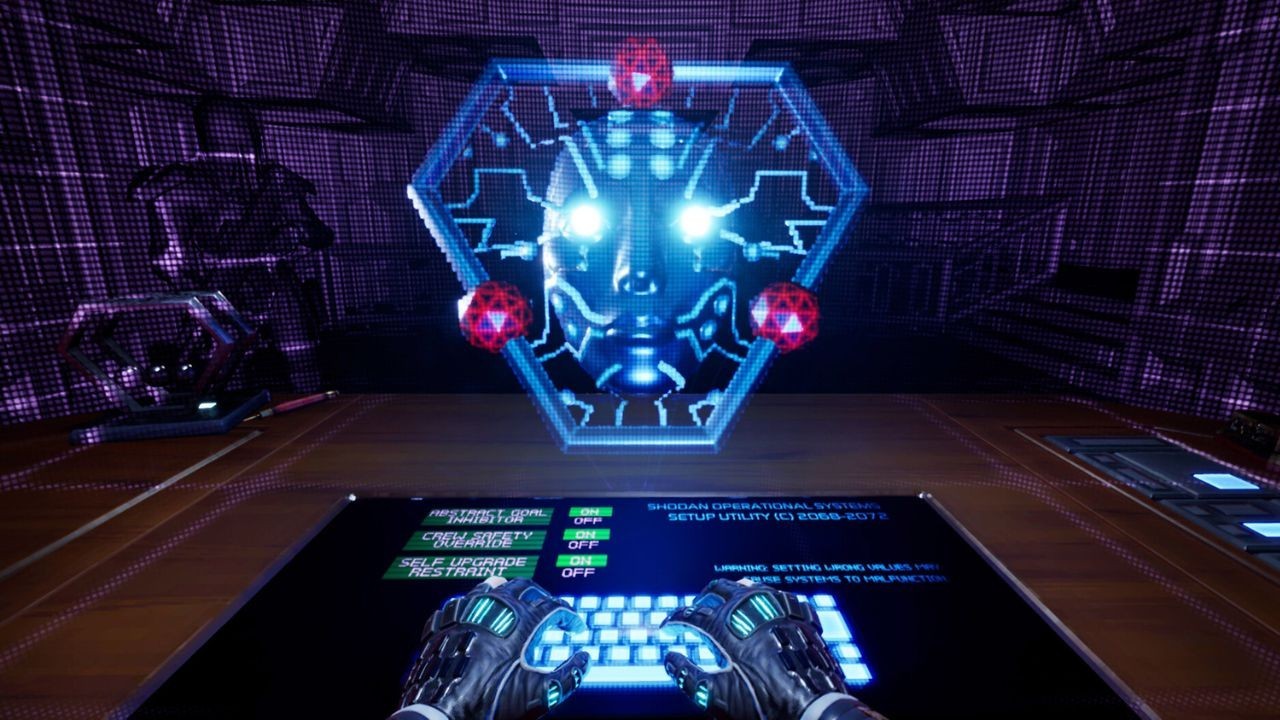This screenshot has height=720, width=1280.
Task: Disable the Crew Safety Override
Action: (x=582, y=546)
